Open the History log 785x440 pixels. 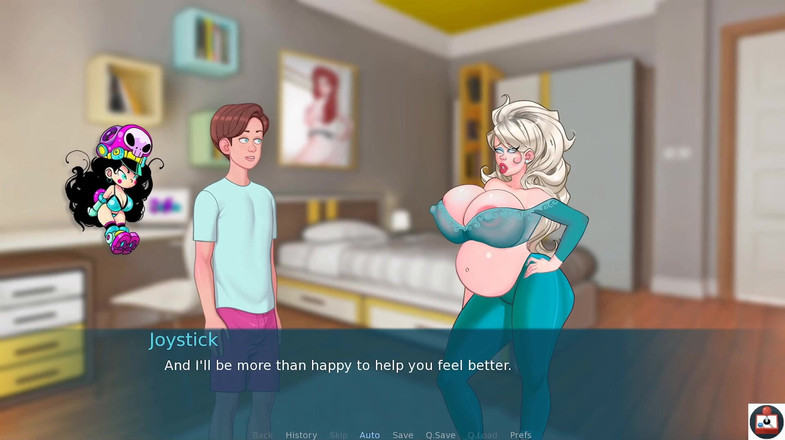tap(301, 435)
